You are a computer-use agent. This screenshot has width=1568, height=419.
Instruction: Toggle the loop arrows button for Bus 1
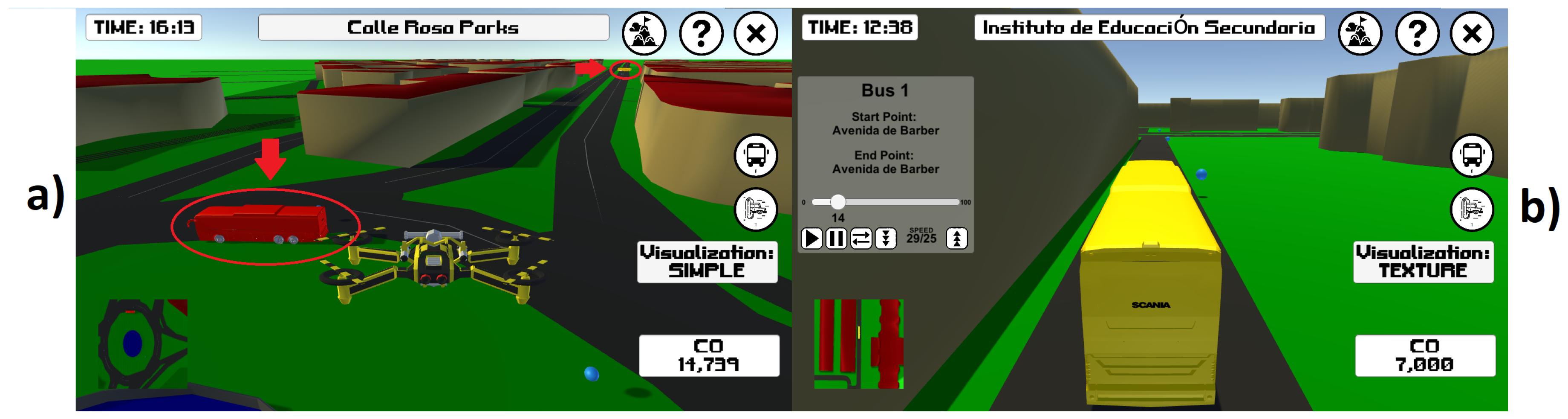pyautogui.click(x=861, y=238)
